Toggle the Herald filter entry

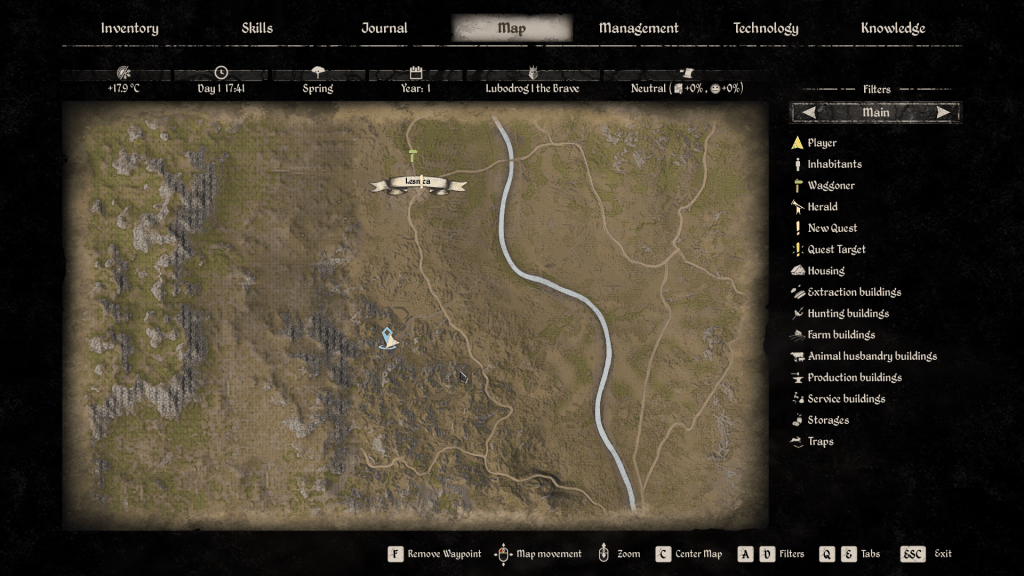coord(822,207)
